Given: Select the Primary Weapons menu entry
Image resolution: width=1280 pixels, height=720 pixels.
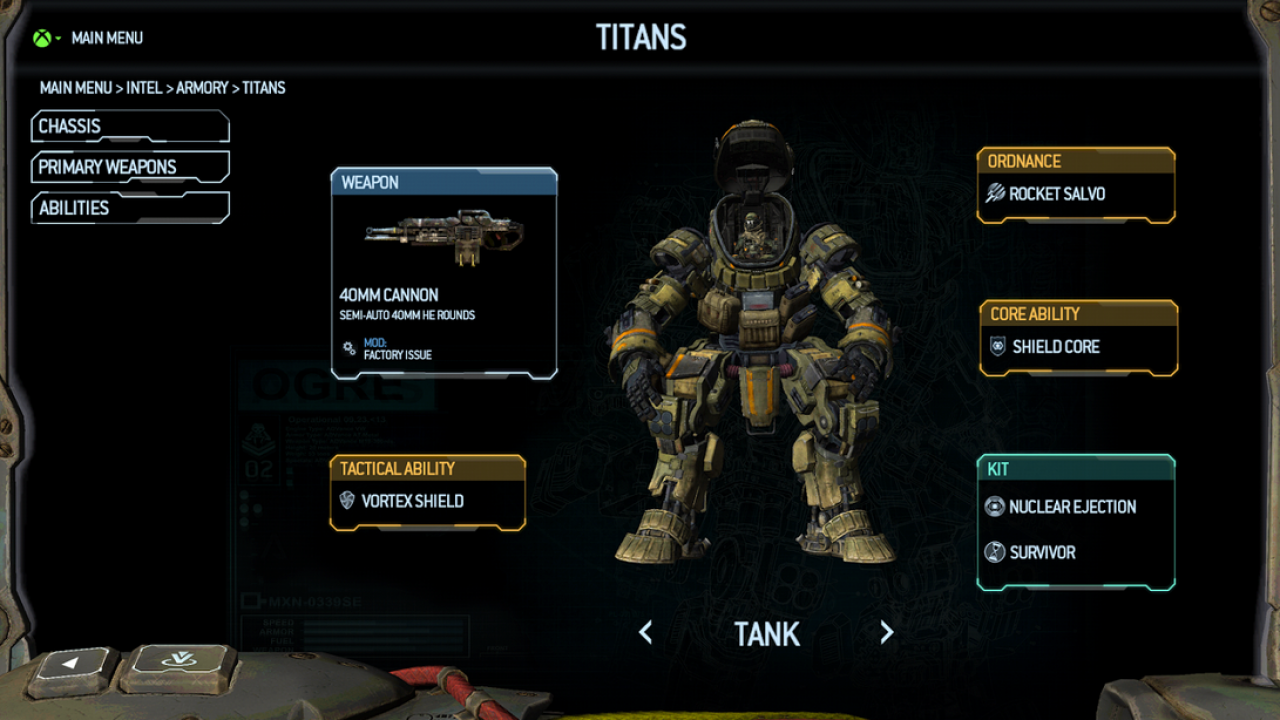Looking at the screenshot, I should 130,168.
